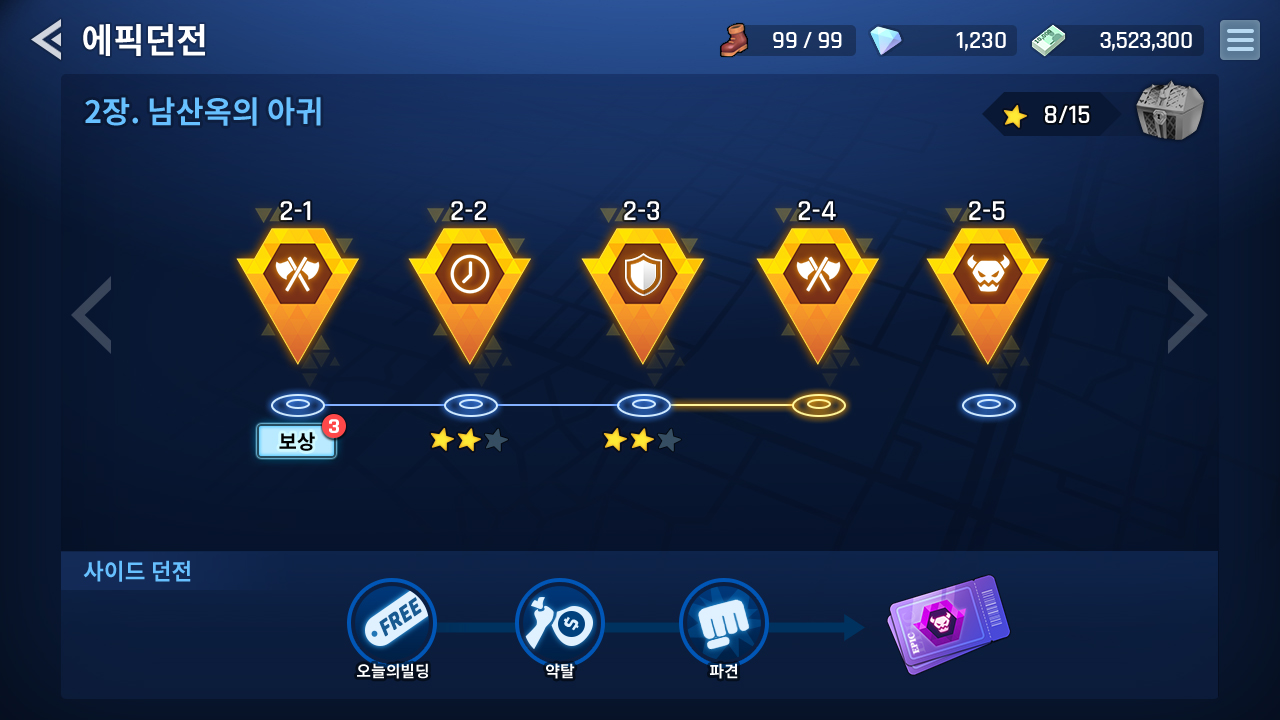Tap the purple epic ticket reward
This screenshot has height=720, width=1280.
[x=948, y=624]
